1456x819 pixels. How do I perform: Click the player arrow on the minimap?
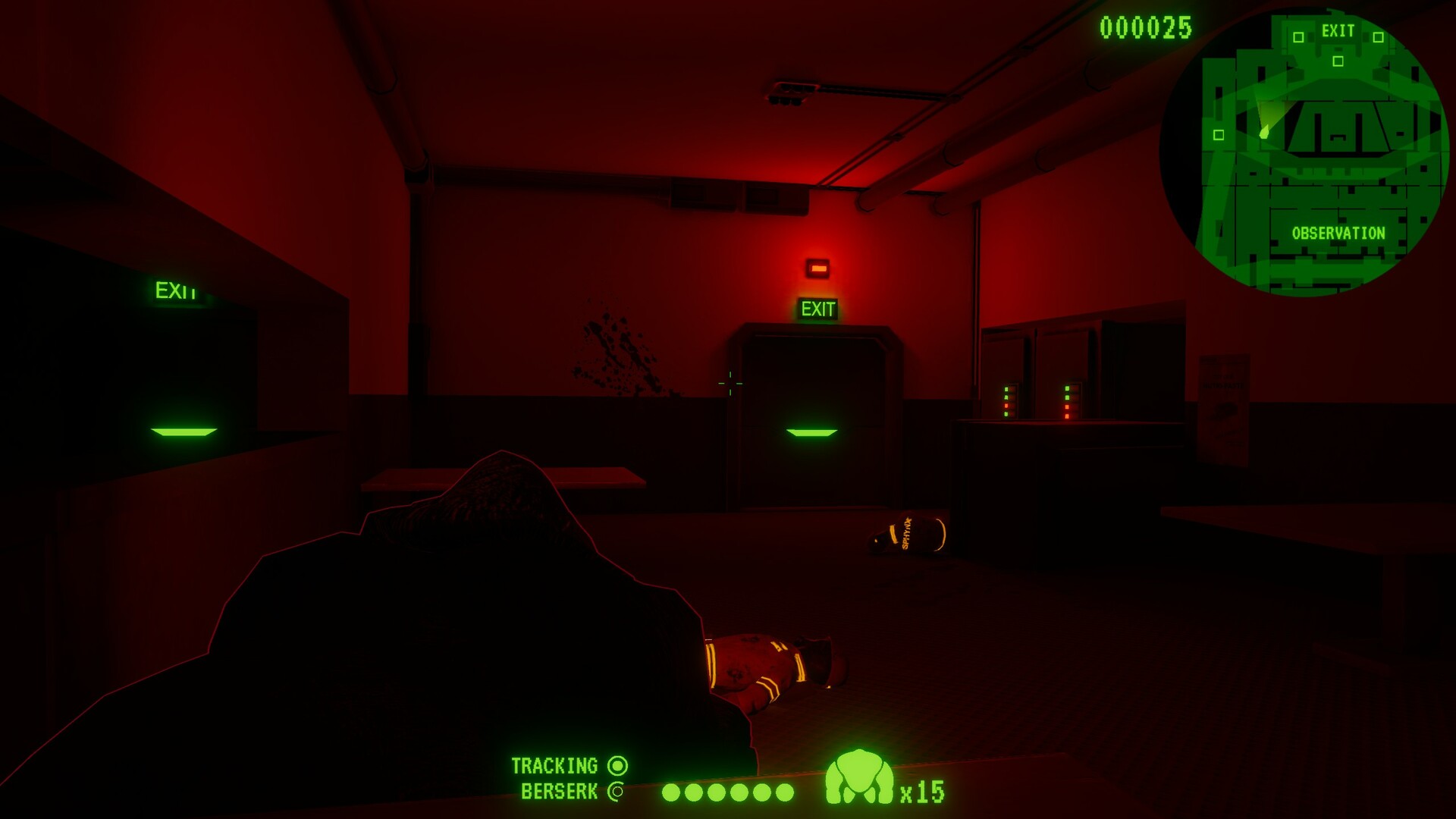coord(1263,130)
